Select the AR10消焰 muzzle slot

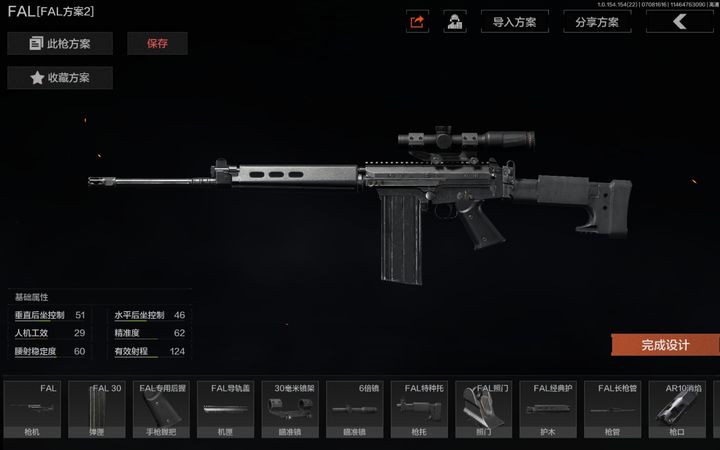[678, 410]
